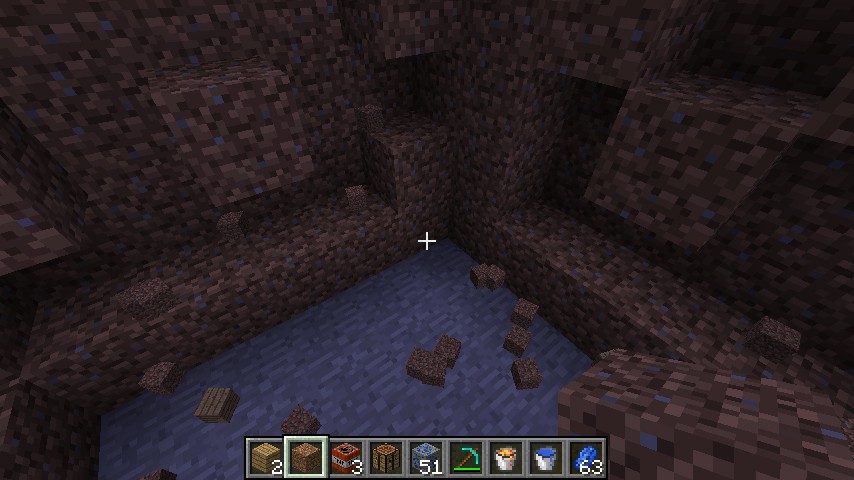854x480 pixels.
Task: Select the blue dye stack of 63
Action: [586, 458]
